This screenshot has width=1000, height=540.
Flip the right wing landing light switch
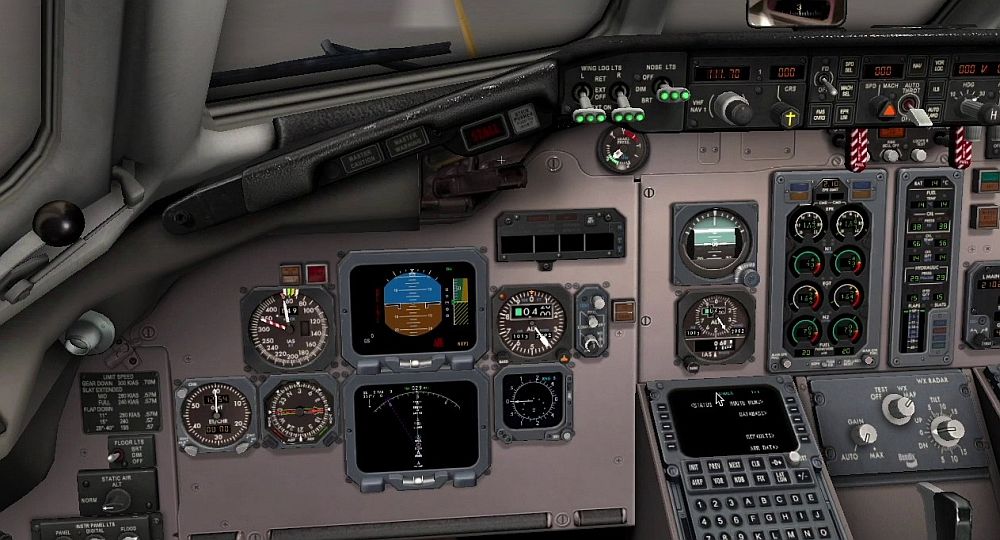point(620,95)
